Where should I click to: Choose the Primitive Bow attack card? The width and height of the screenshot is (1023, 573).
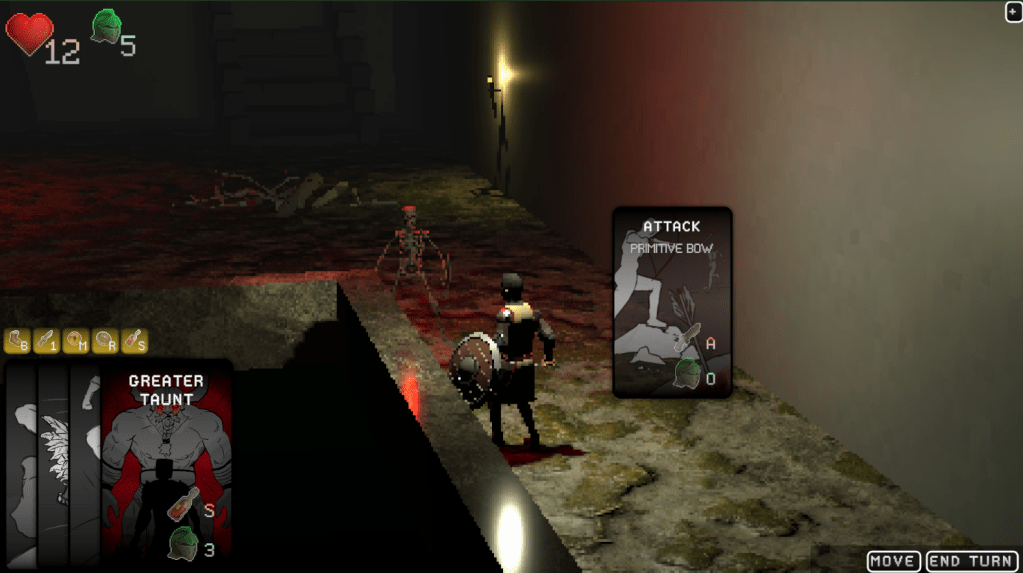[x=672, y=302]
